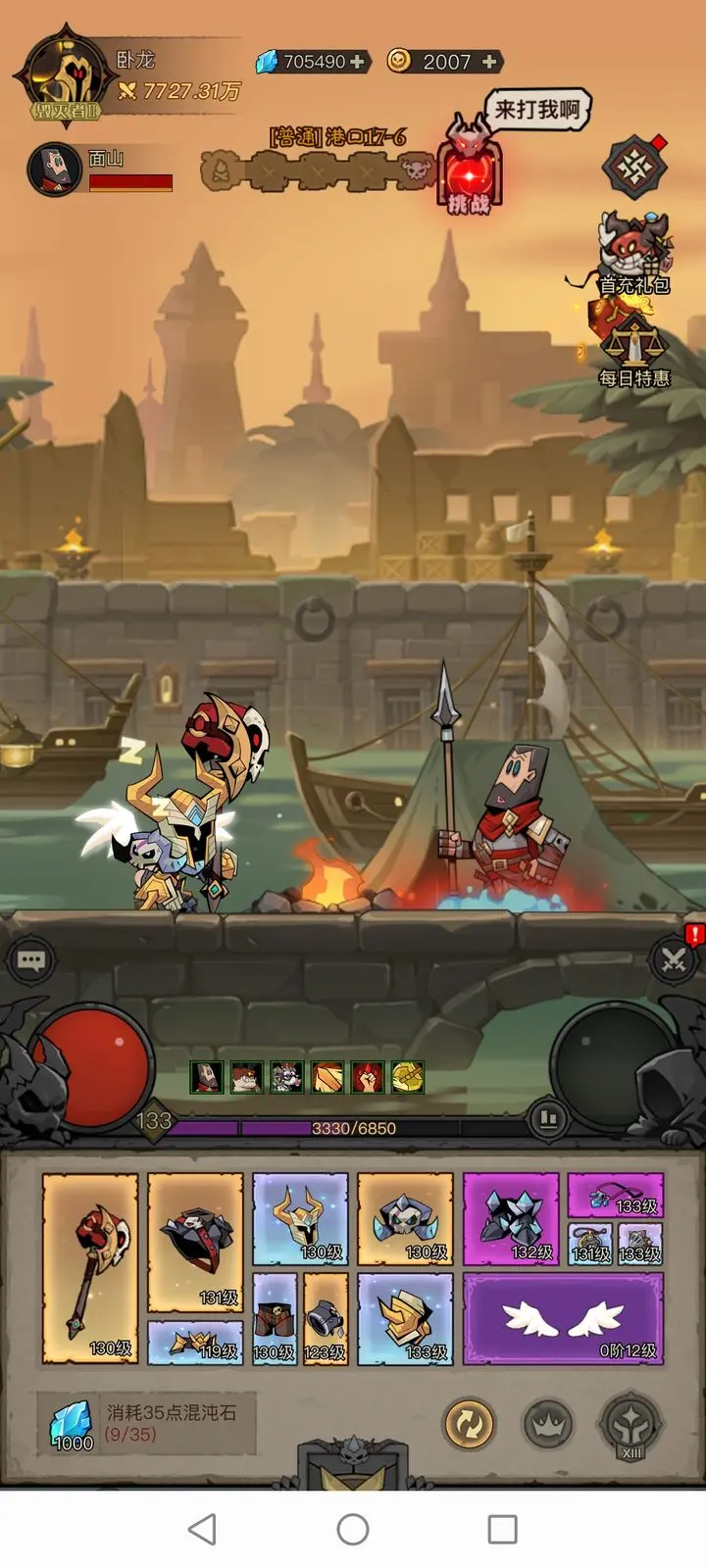Select the horned golden helmet slot
The image size is (706, 1568).
pos(300,1219)
